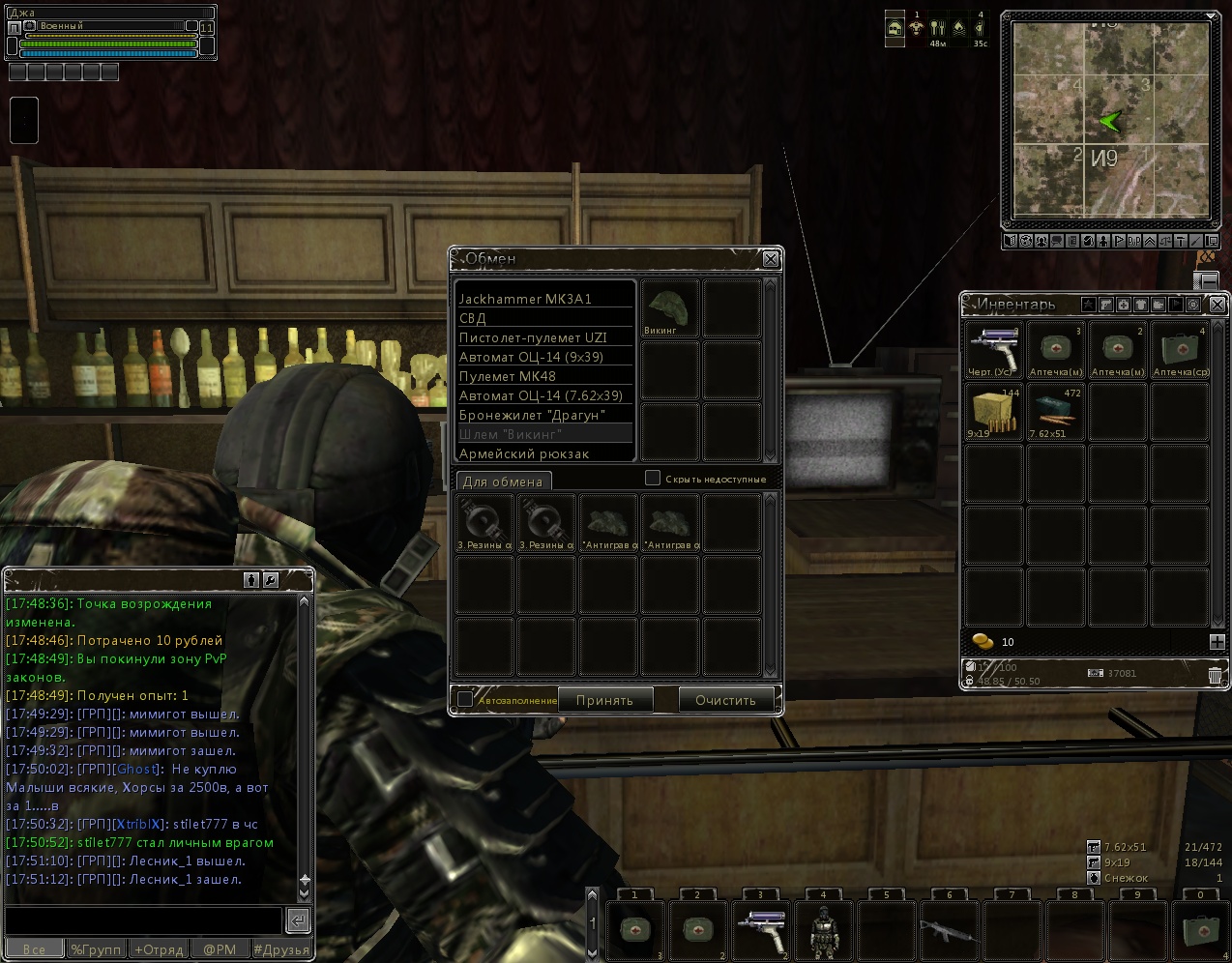This screenshot has width=1232, height=963.
Task: Click the Викинг helmet result slot
Action: click(670, 308)
